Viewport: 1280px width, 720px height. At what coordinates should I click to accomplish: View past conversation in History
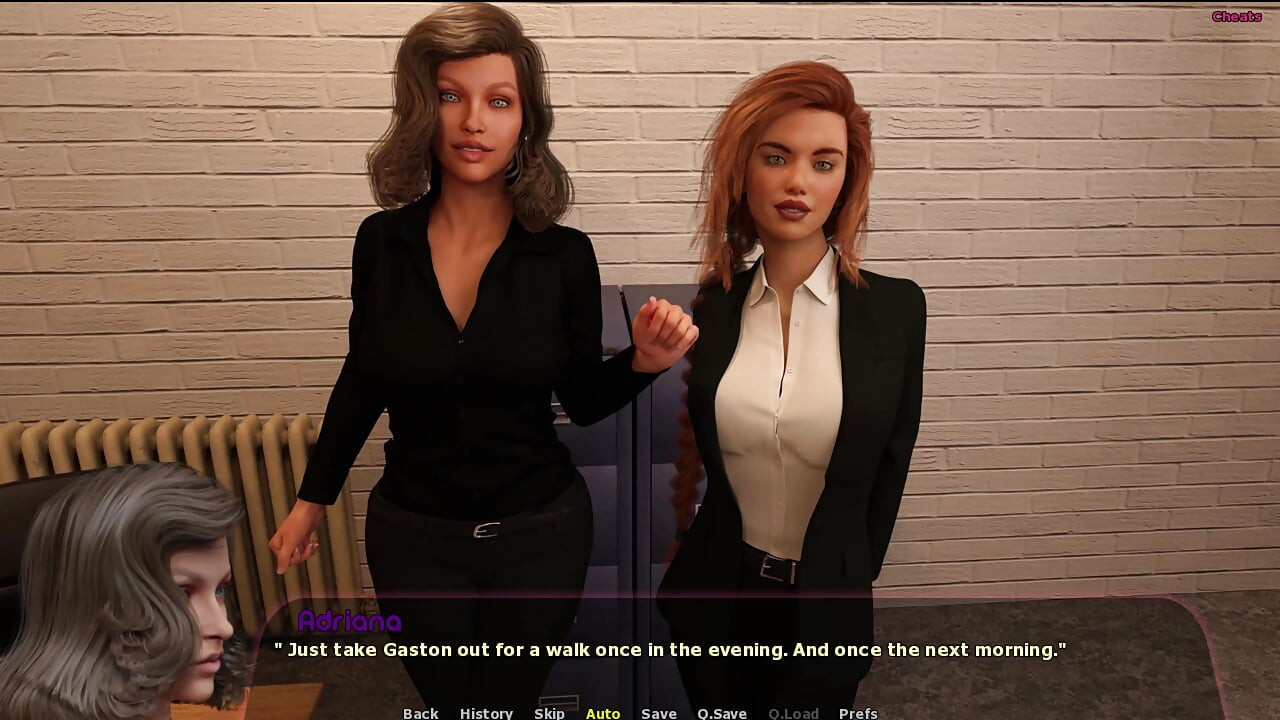[x=486, y=713]
